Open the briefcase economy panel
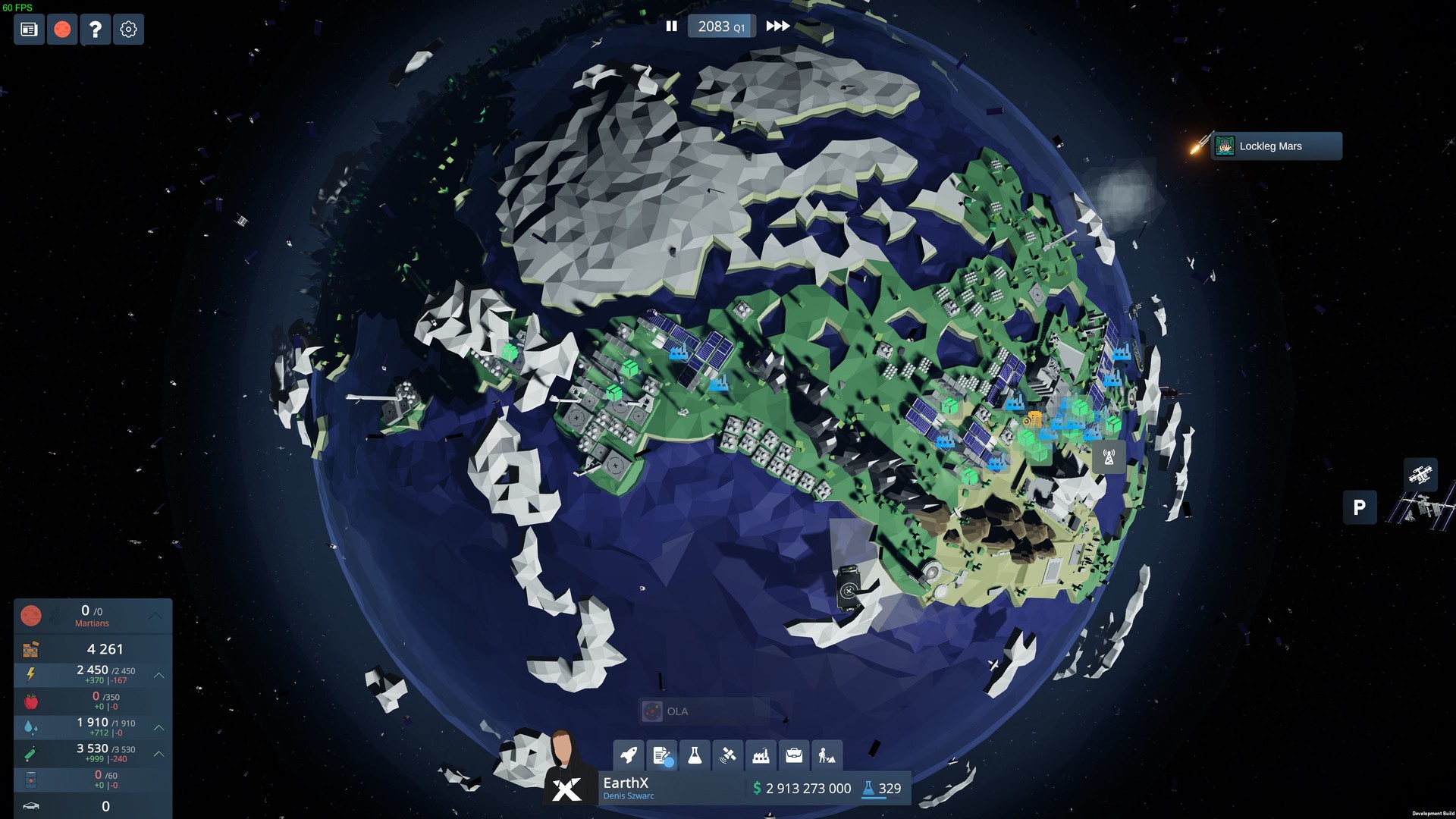The height and width of the screenshot is (819, 1456). tap(793, 755)
